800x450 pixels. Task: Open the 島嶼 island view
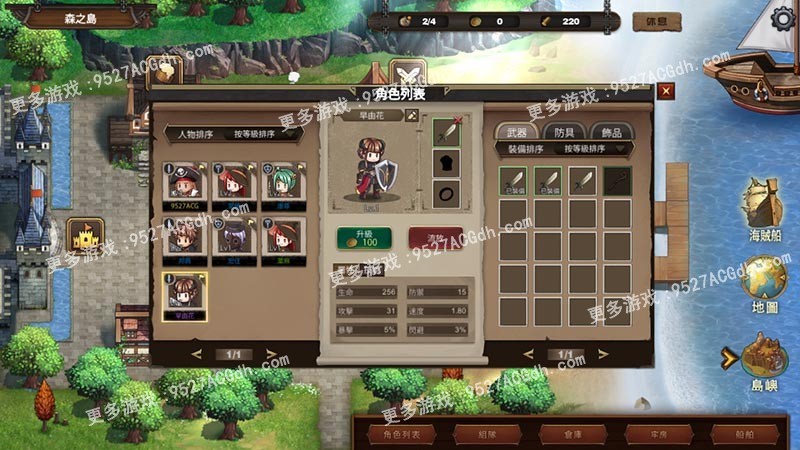coord(764,358)
